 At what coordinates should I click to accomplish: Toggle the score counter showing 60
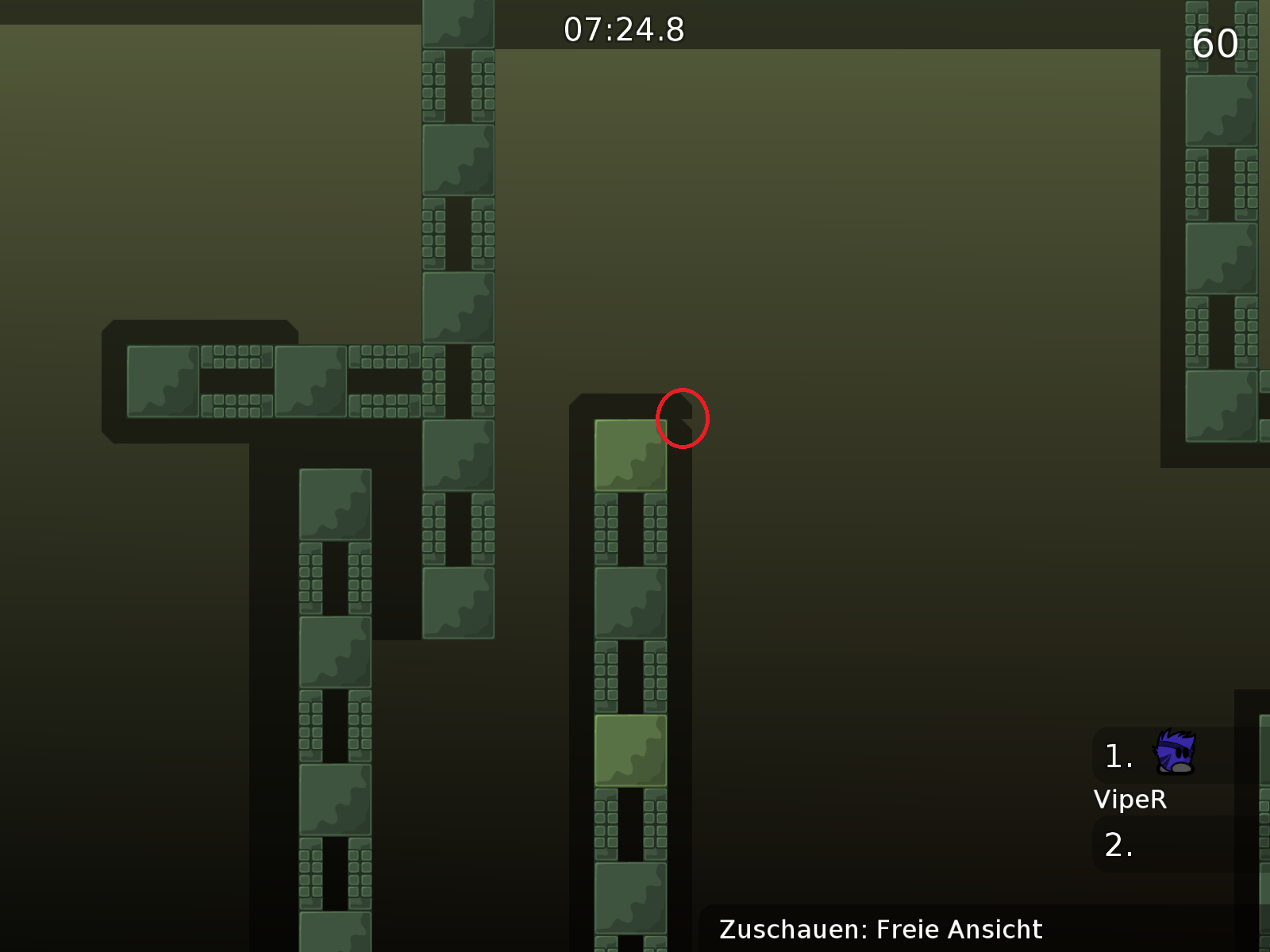[x=1214, y=44]
